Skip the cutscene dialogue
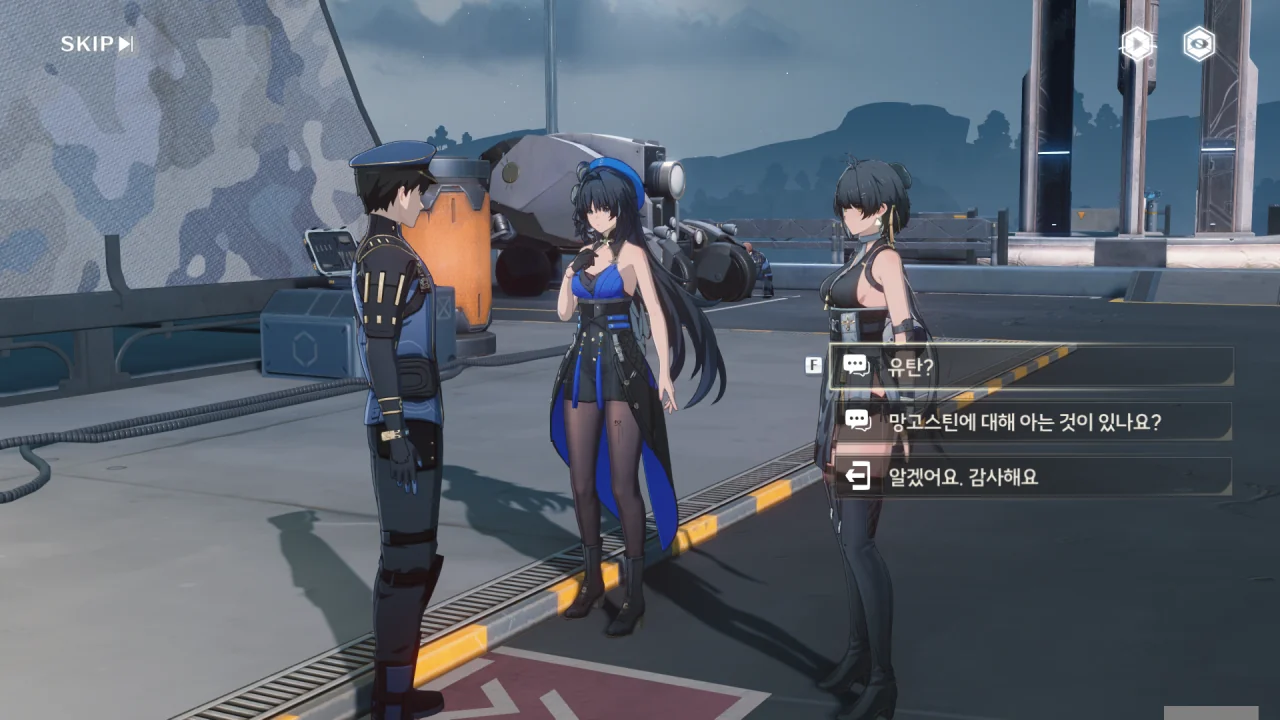The height and width of the screenshot is (720, 1280). tap(97, 44)
